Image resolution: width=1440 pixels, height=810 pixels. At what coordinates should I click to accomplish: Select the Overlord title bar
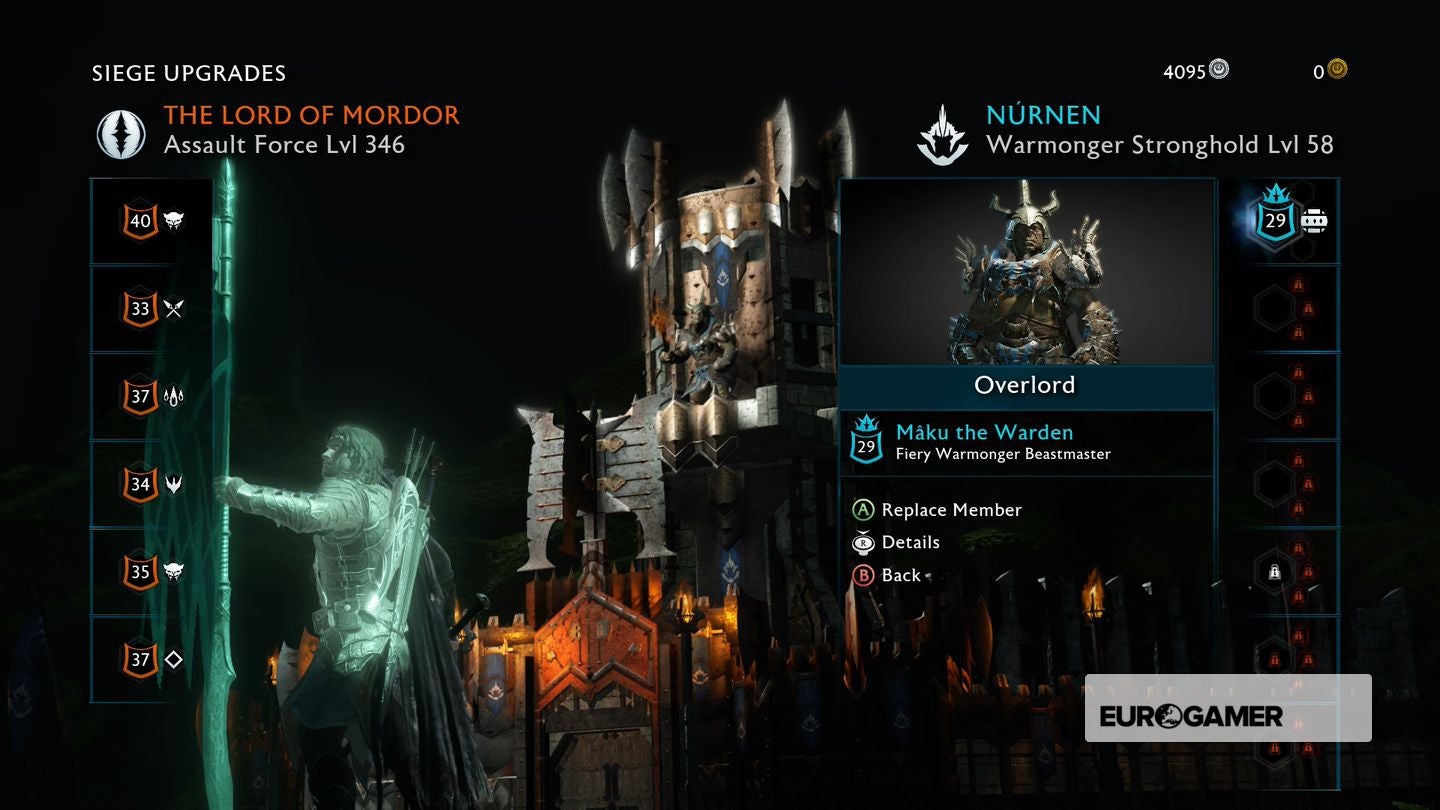point(1026,385)
